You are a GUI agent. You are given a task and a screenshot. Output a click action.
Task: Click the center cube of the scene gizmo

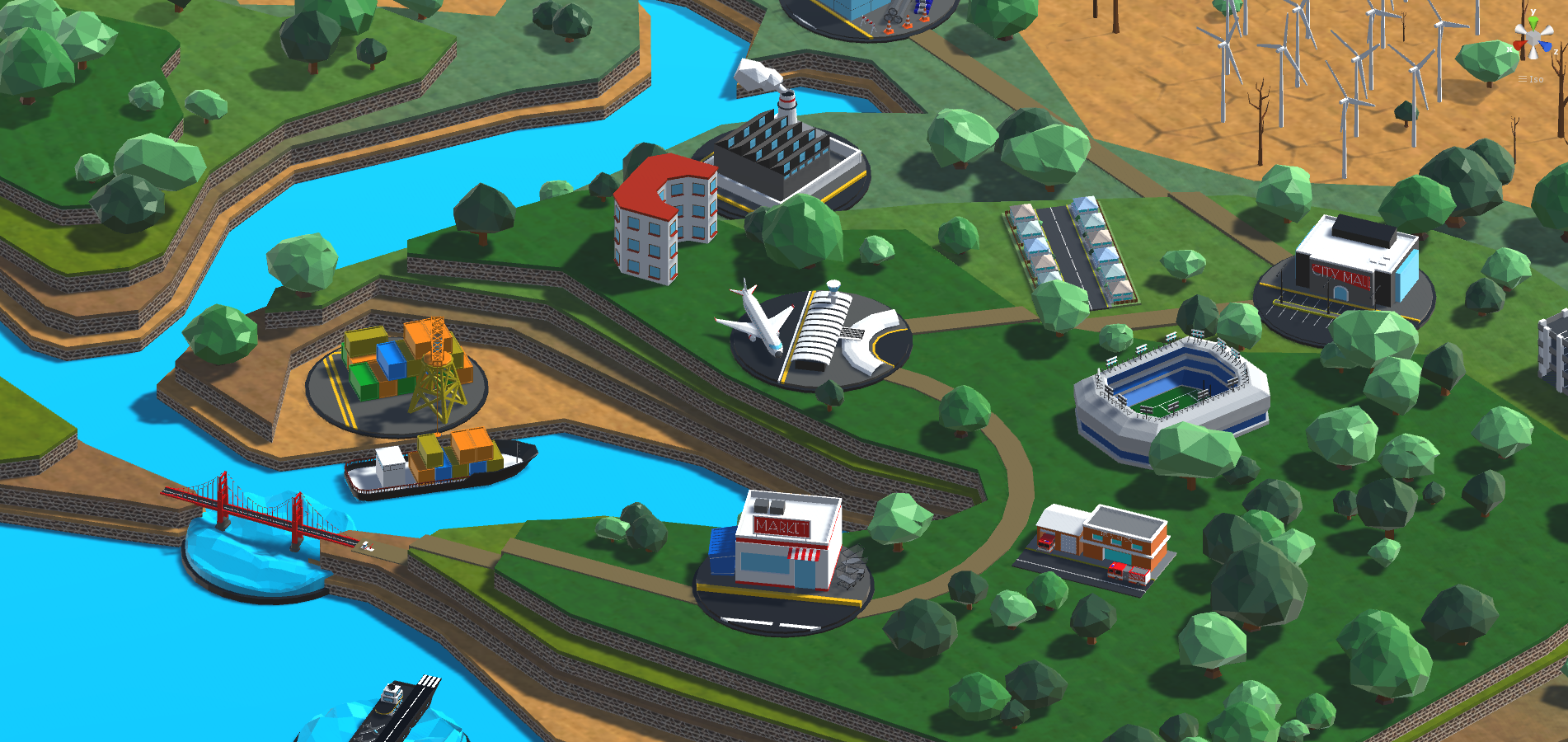click(1533, 37)
